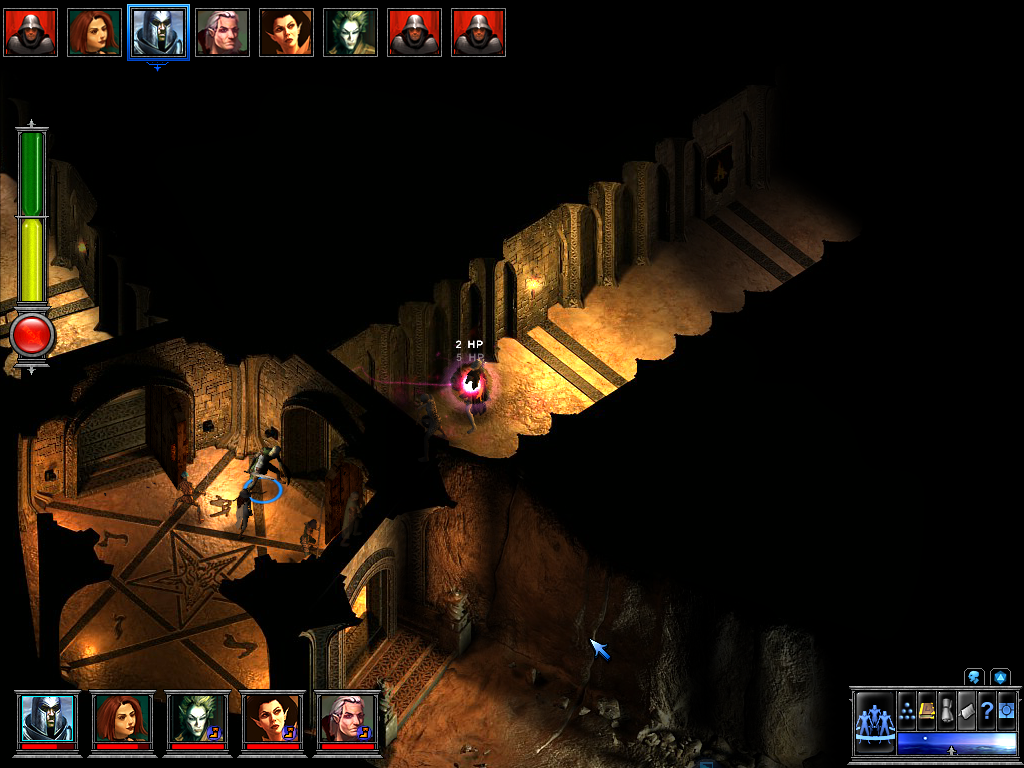Click the blue d20 dice tab
This screenshot has width=1024, height=768.
coord(1000,677)
